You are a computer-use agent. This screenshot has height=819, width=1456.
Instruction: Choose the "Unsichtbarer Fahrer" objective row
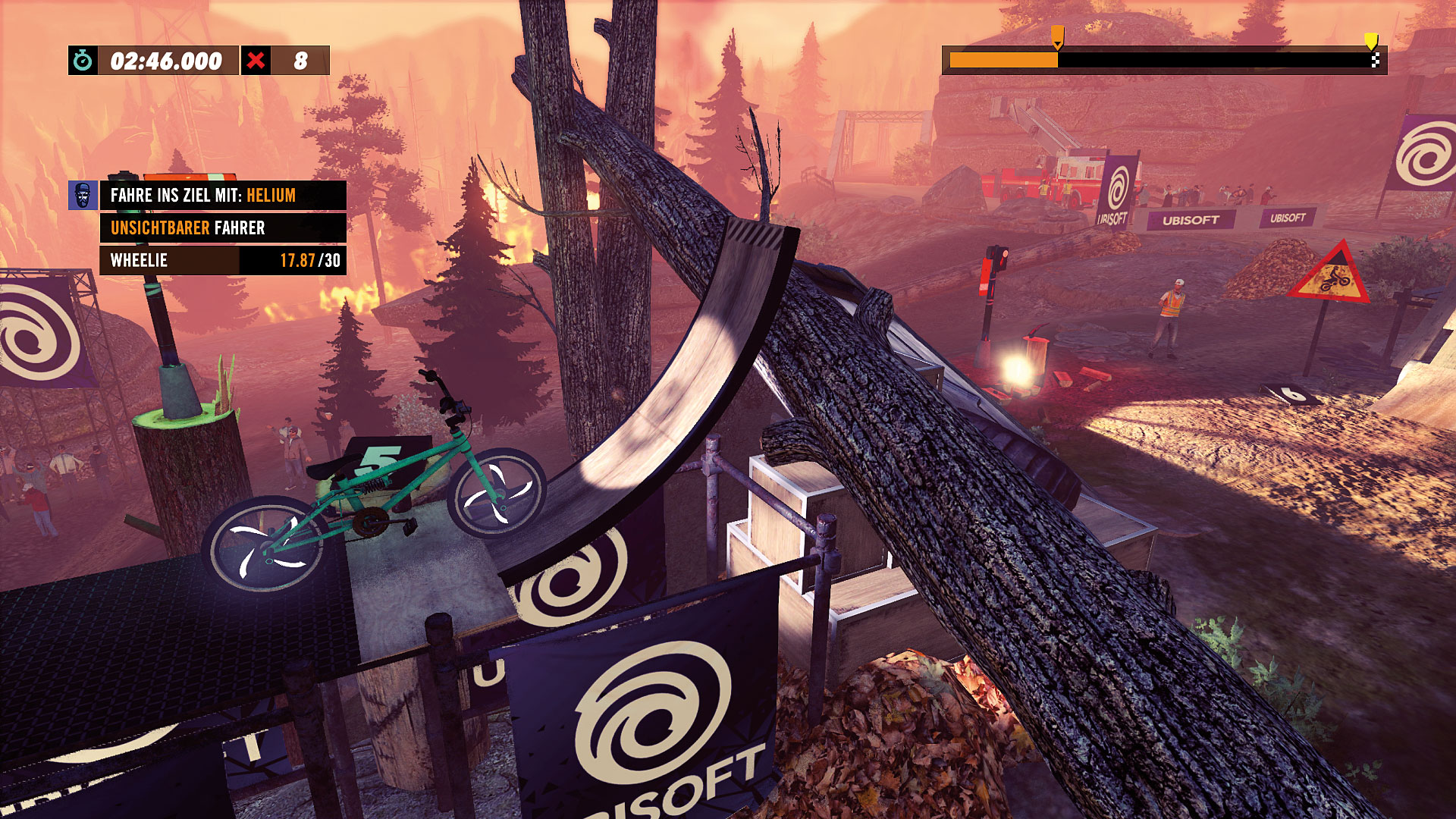[x=223, y=227]
